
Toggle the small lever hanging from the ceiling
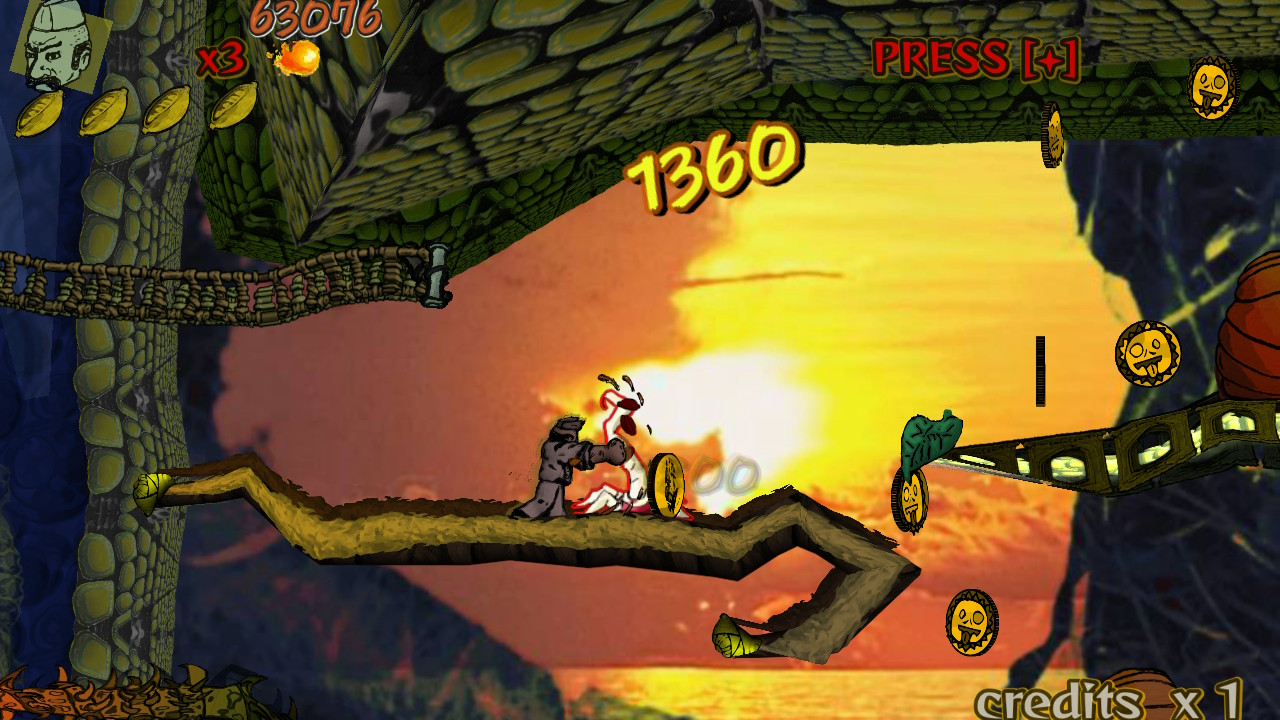435,276
